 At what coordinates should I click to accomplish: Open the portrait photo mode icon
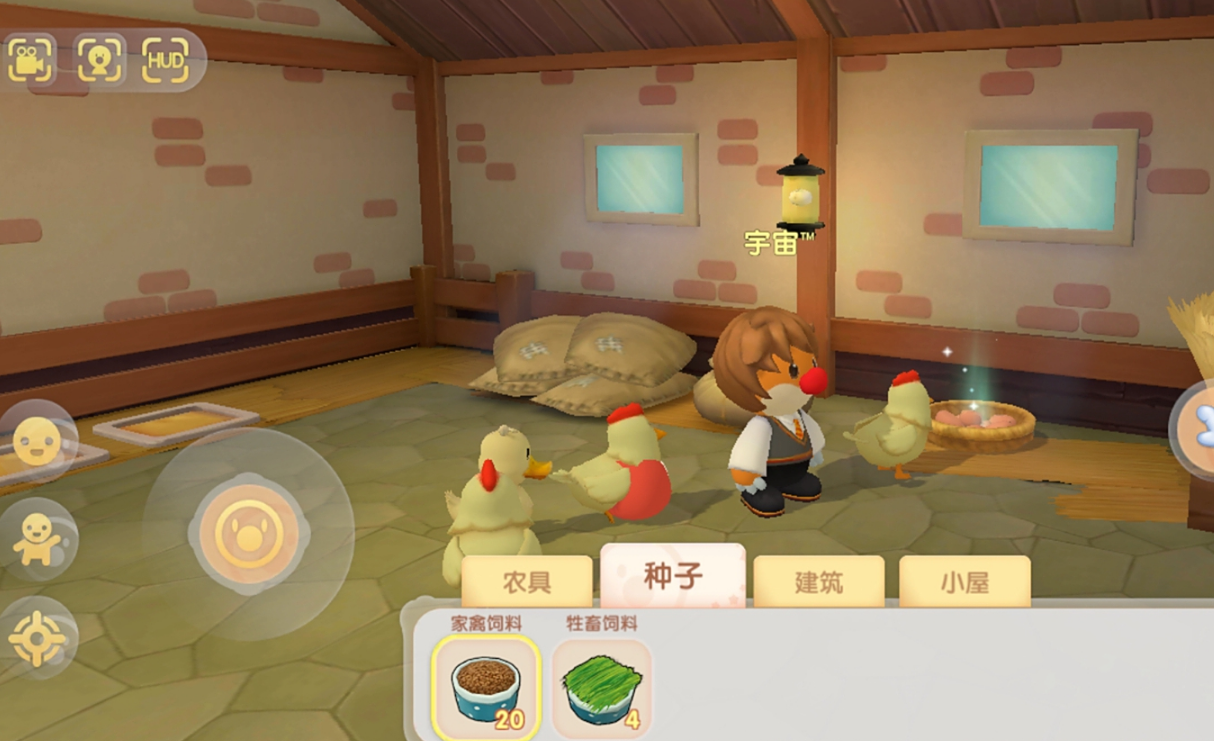100,61
